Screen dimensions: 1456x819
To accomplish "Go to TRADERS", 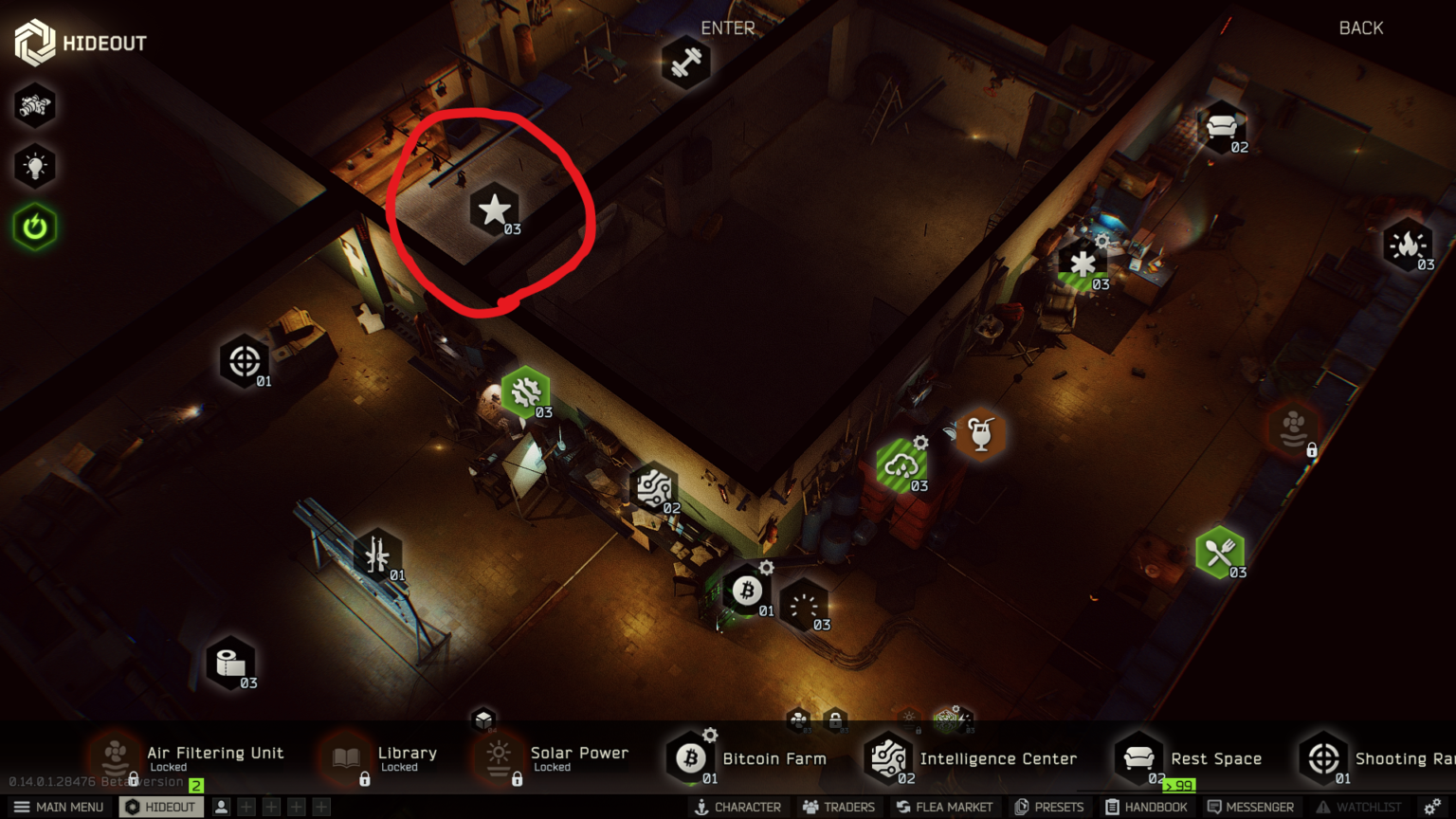I will point(838,807).
